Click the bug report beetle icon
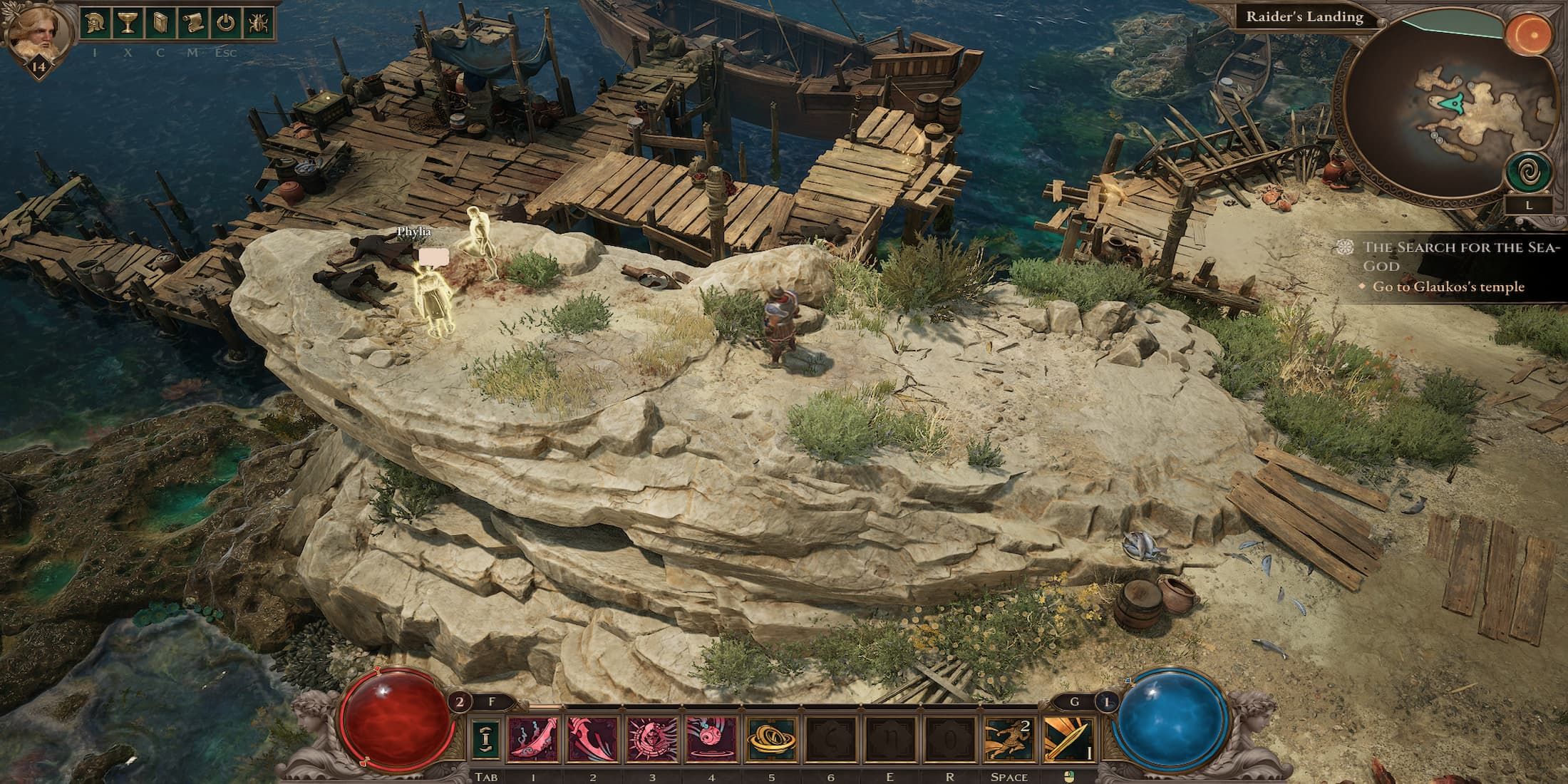The image size is (1568, 784). [258, 24]
